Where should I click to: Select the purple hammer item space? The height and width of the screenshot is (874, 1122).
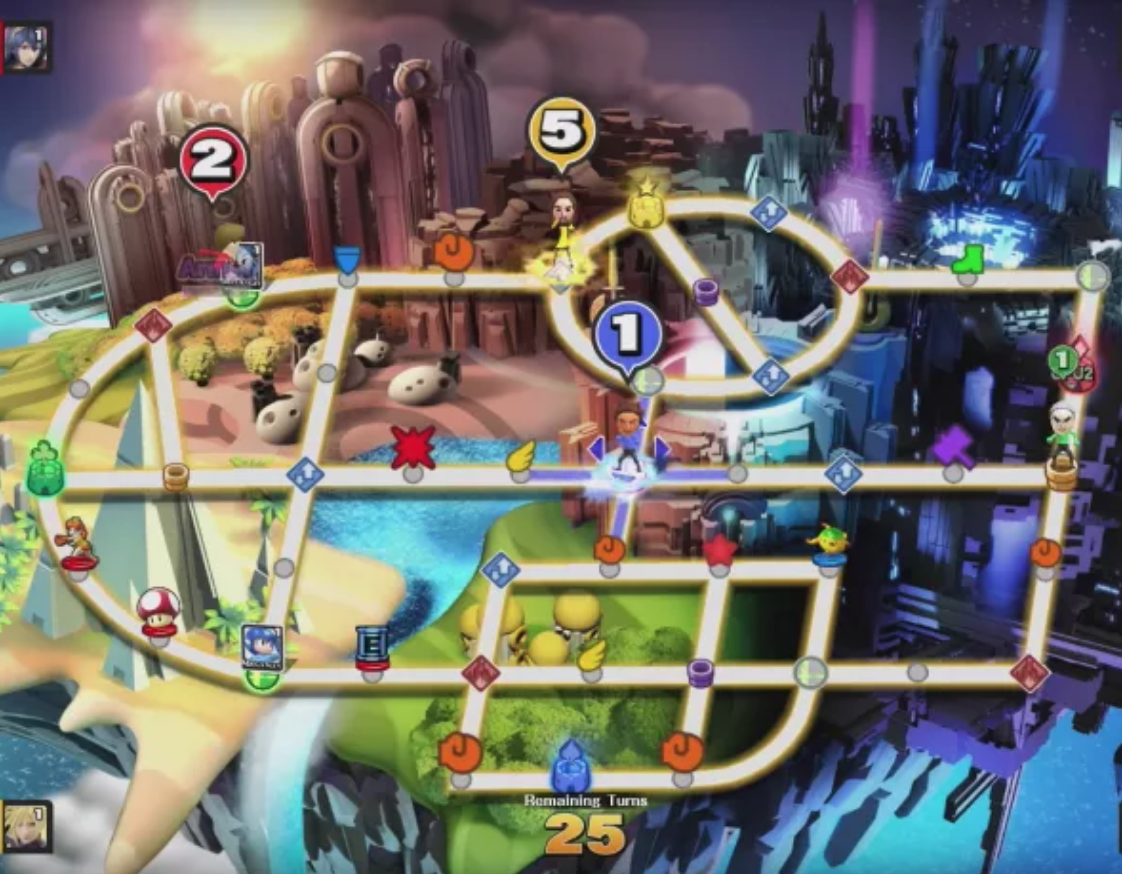[954, 446]
